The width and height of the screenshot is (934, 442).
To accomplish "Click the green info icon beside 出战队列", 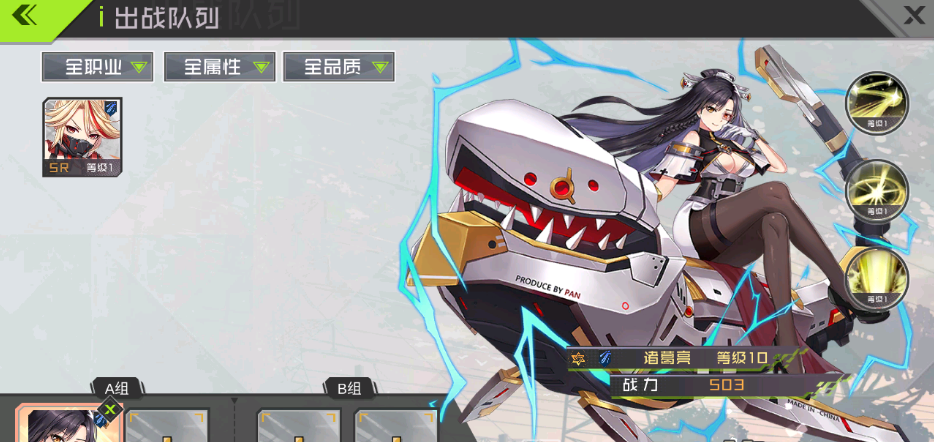I will [101, 16].
